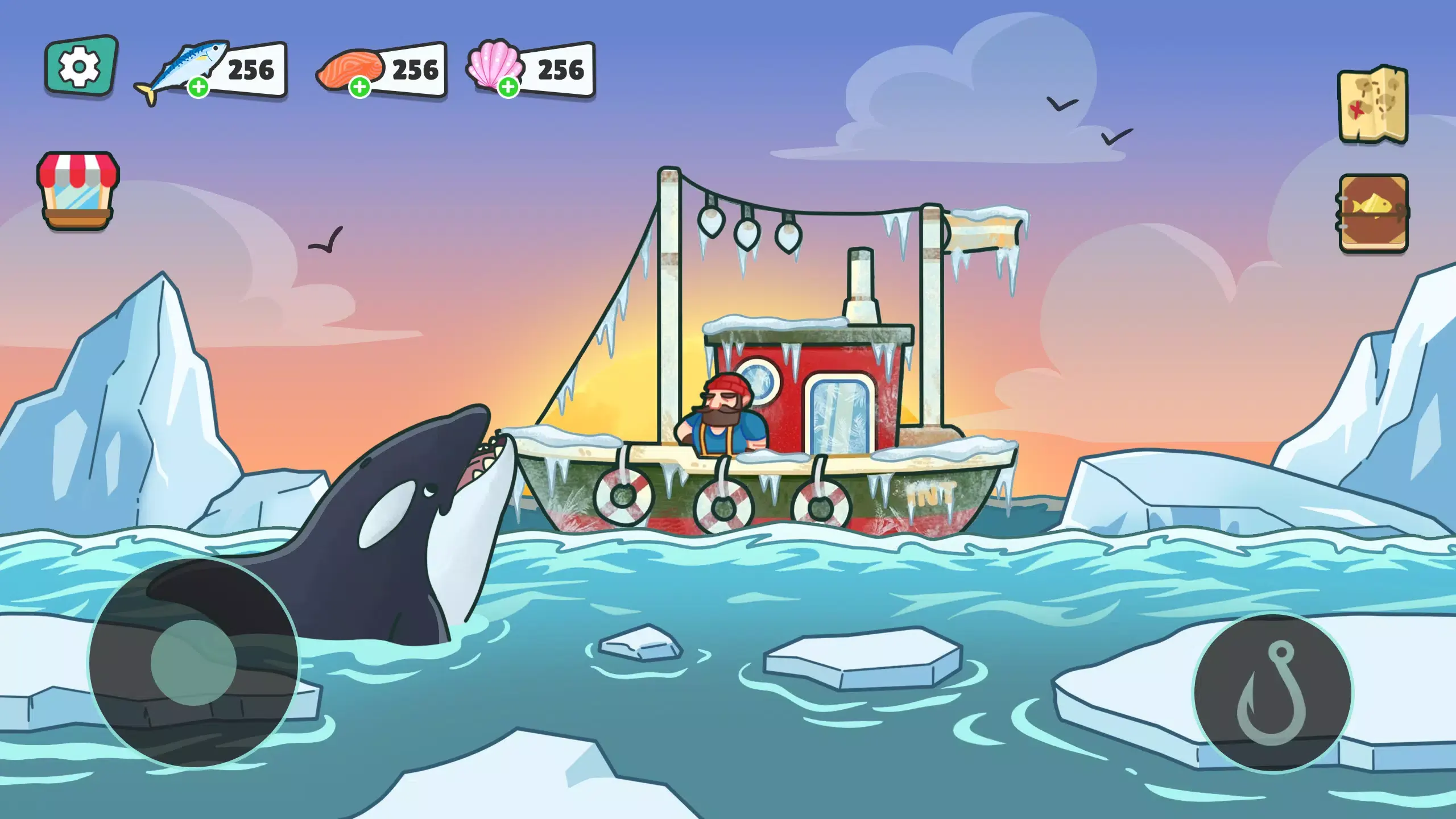
Task: Open the treasure map
Action: pos(1373,105)
